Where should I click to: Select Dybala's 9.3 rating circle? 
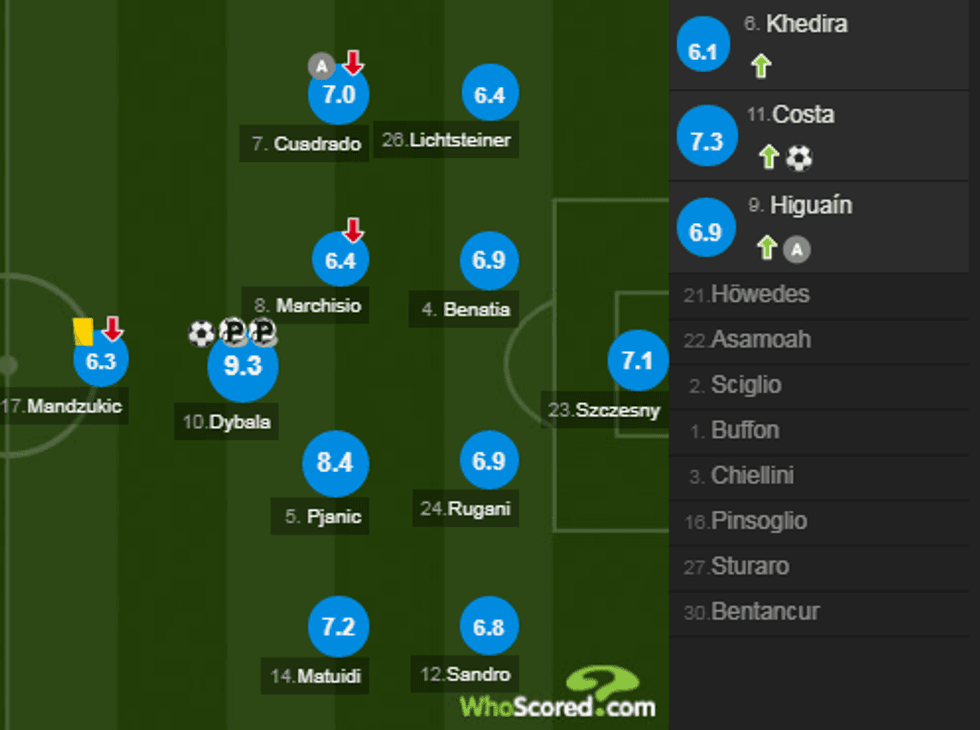242,366
